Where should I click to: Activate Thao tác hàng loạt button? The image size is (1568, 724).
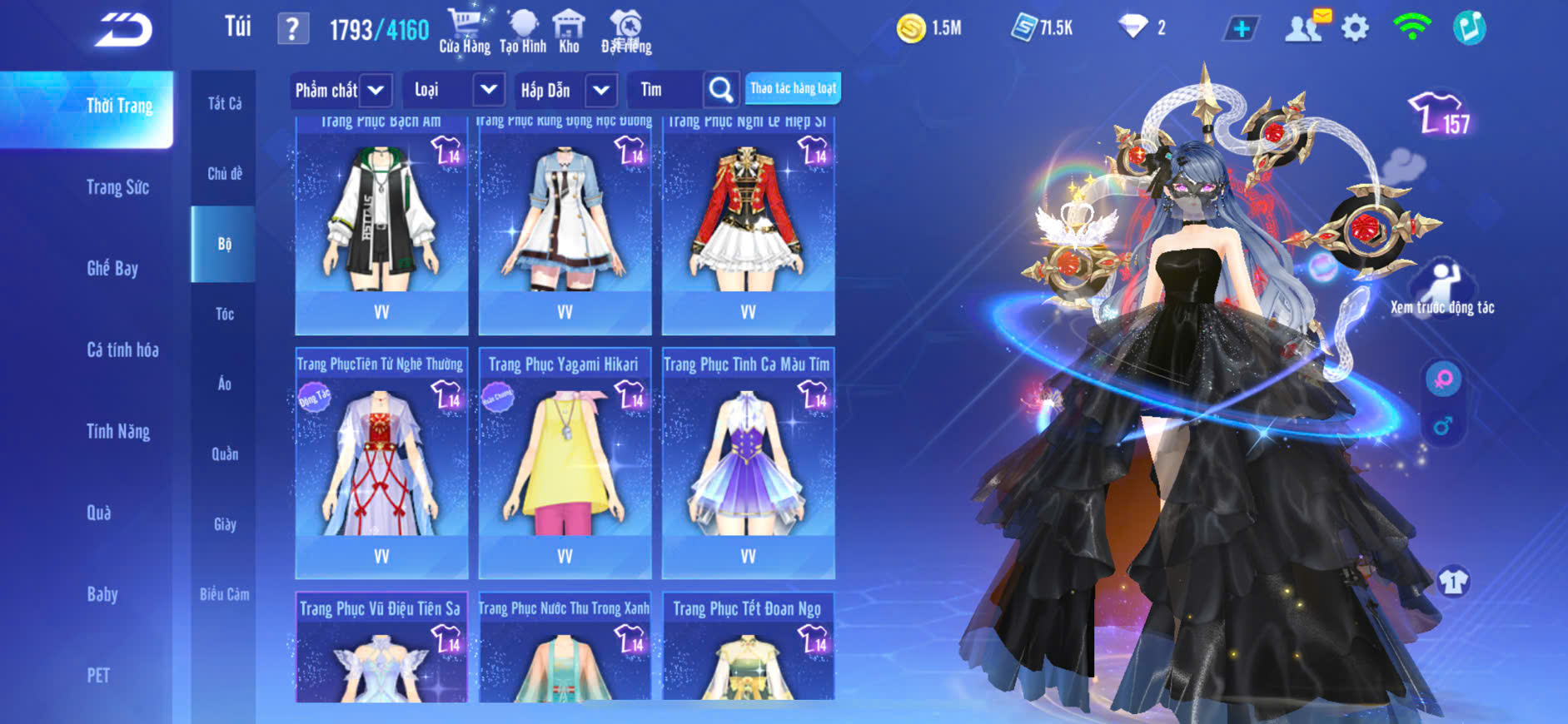point(793,88)
